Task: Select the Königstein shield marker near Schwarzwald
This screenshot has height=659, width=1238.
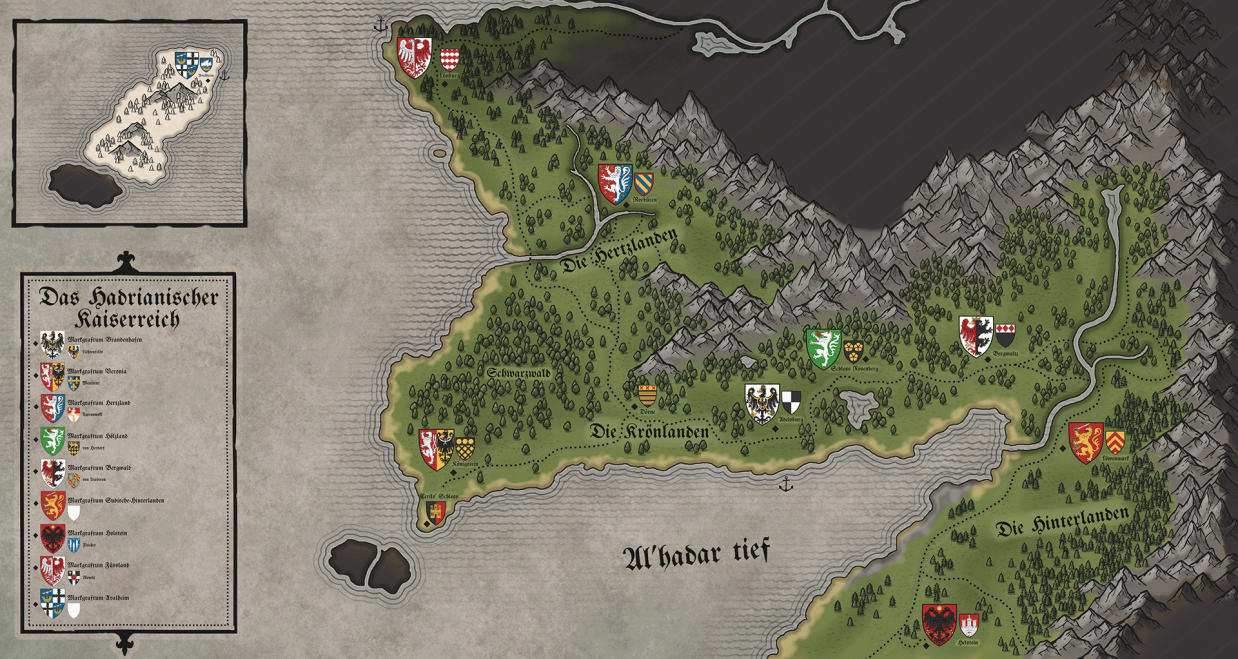Action: 436,450
